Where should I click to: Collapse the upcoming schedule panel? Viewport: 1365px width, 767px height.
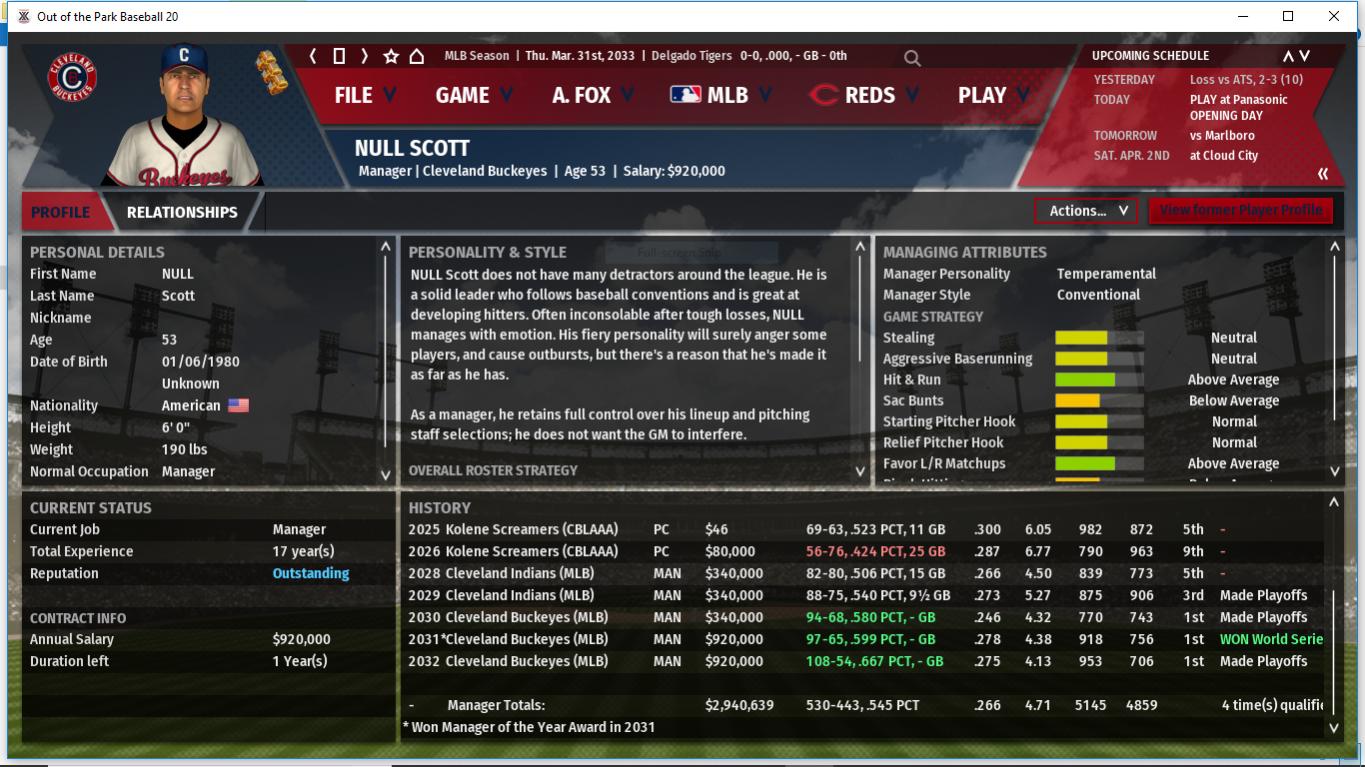1323,174
